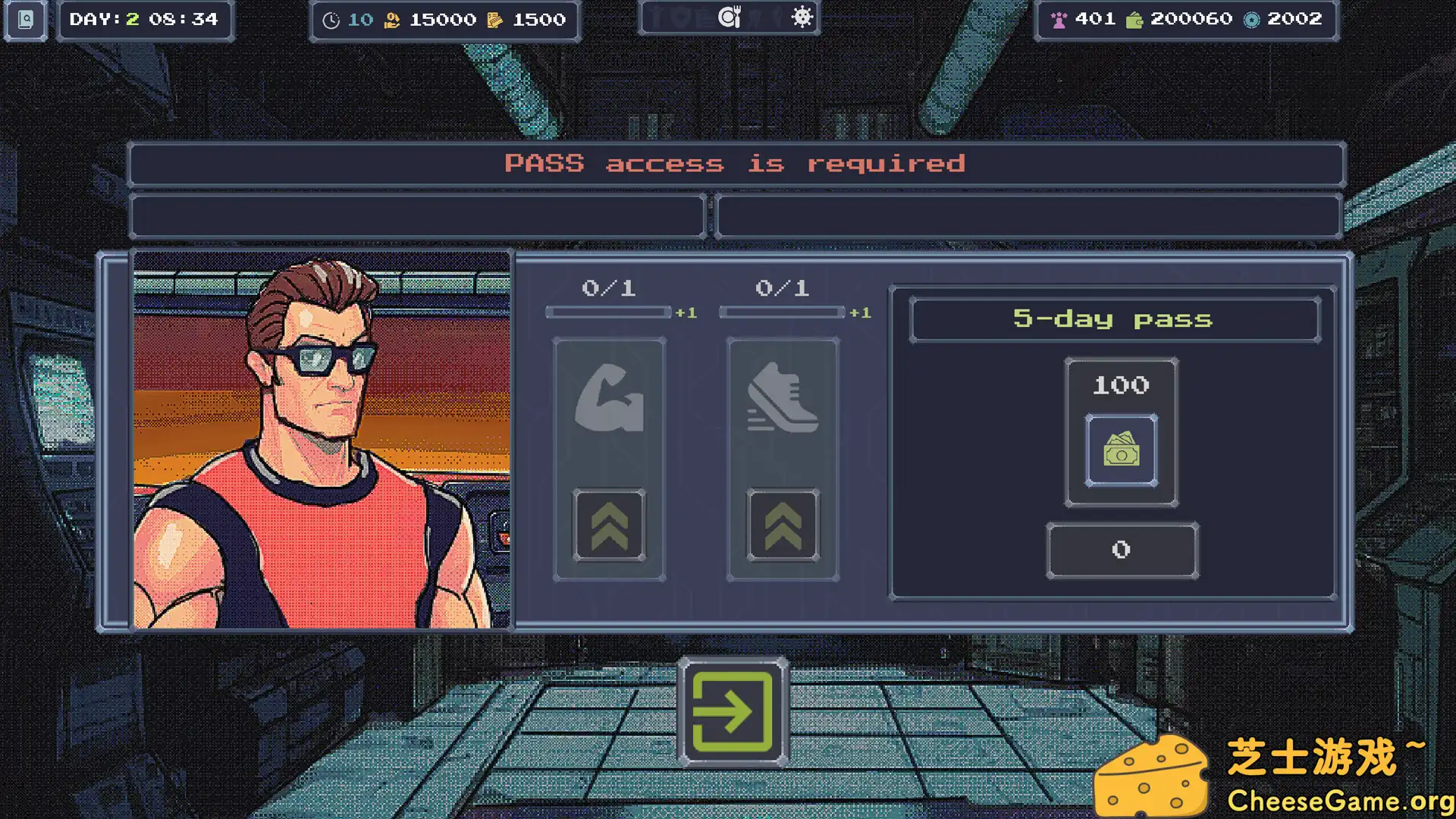Click the strength progress bar showing 0/1

[607, 312]
